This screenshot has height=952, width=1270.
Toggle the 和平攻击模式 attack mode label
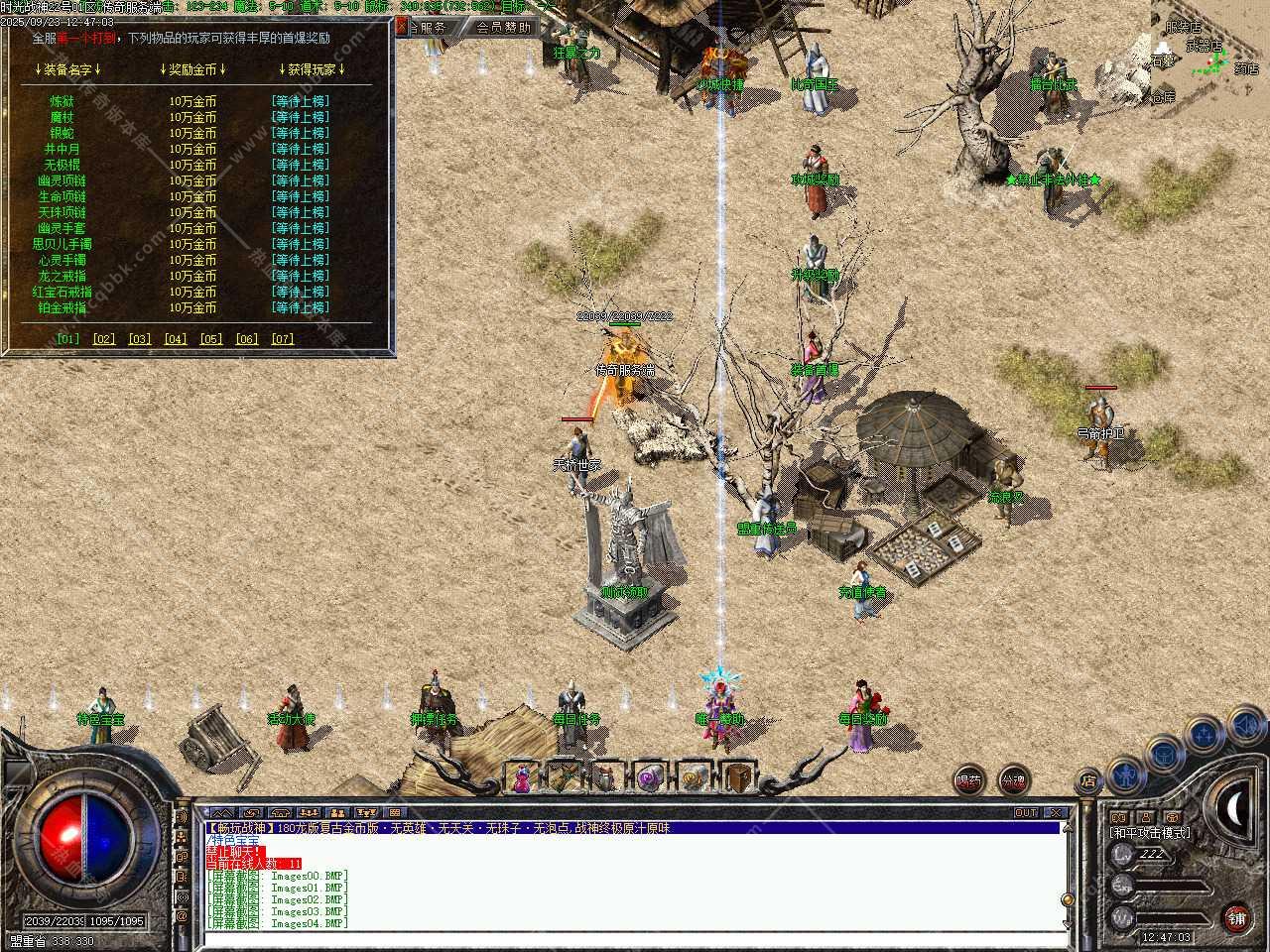tap(1150, 833)
